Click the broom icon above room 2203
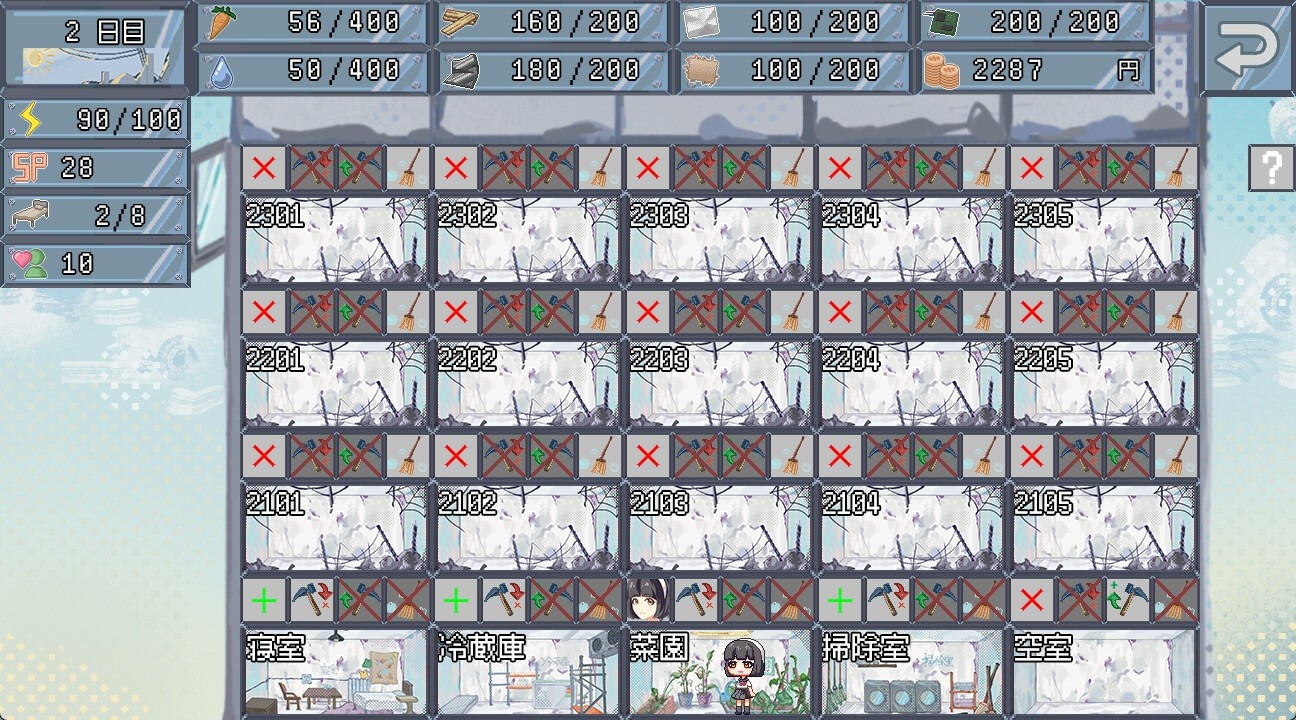 792,312
